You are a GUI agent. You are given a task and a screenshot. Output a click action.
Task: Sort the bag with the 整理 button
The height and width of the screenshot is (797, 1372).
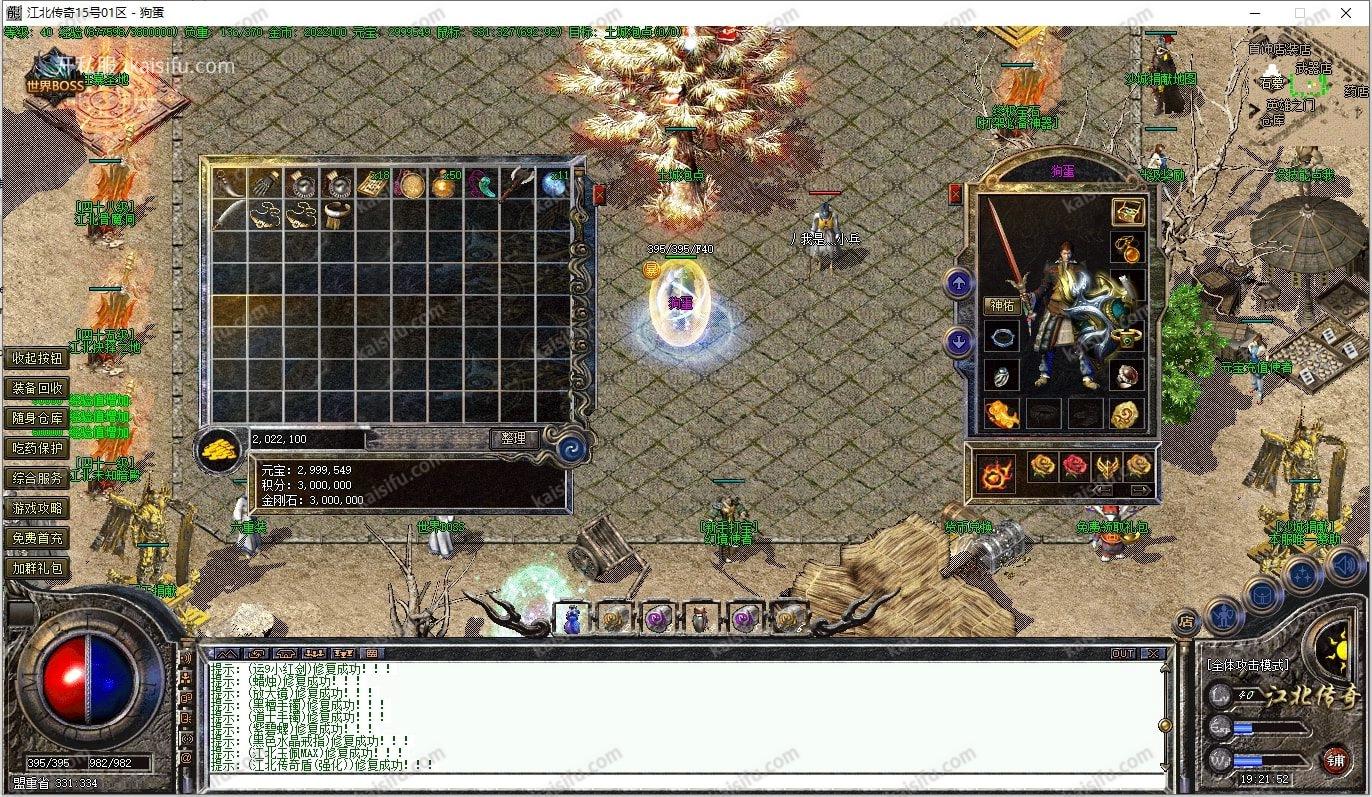click(x=514, y=439)
